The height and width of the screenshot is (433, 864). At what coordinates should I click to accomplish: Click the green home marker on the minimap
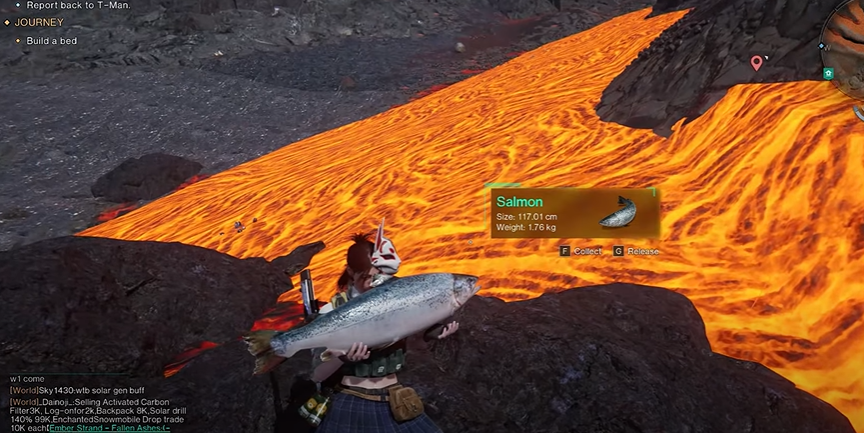tap(829, 73)
